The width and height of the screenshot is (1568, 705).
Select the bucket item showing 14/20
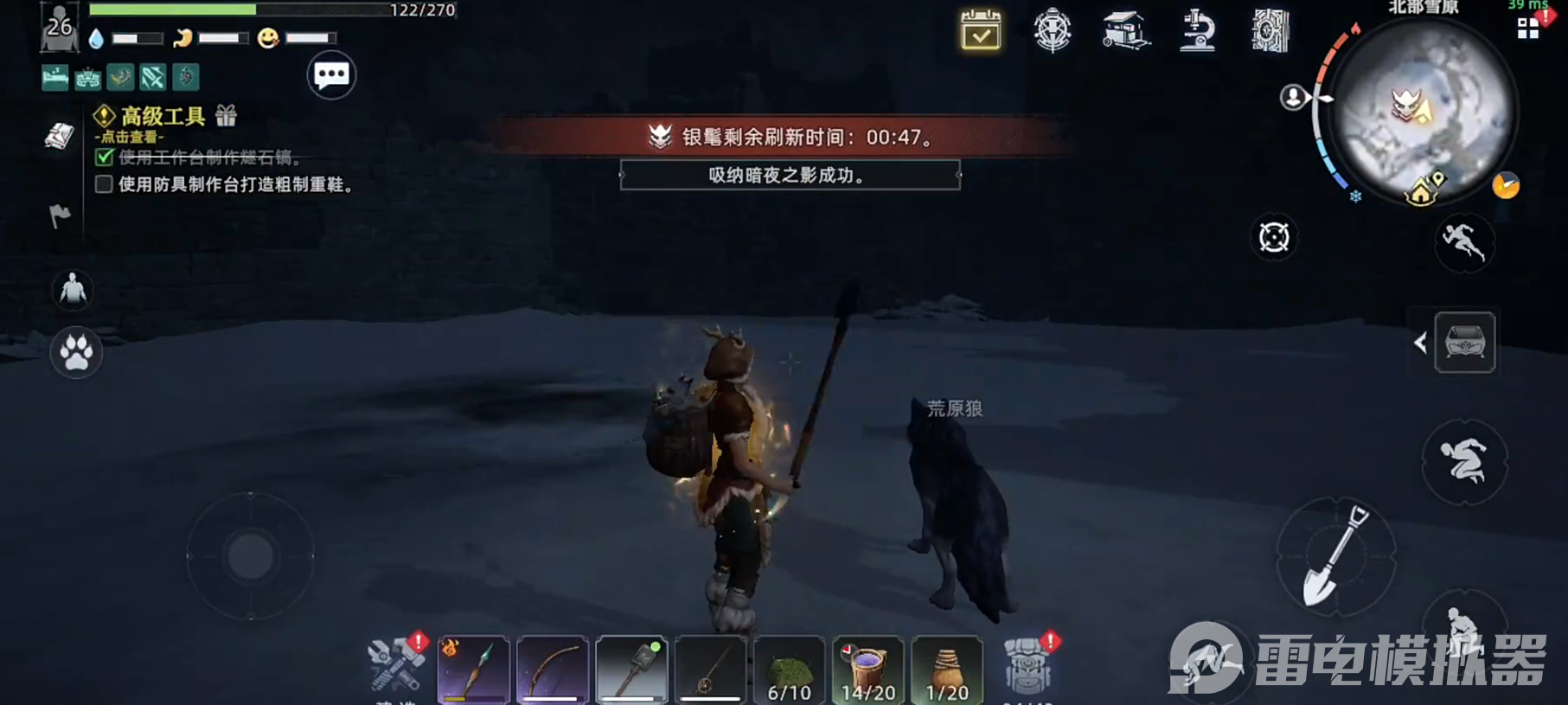[867, 670]
